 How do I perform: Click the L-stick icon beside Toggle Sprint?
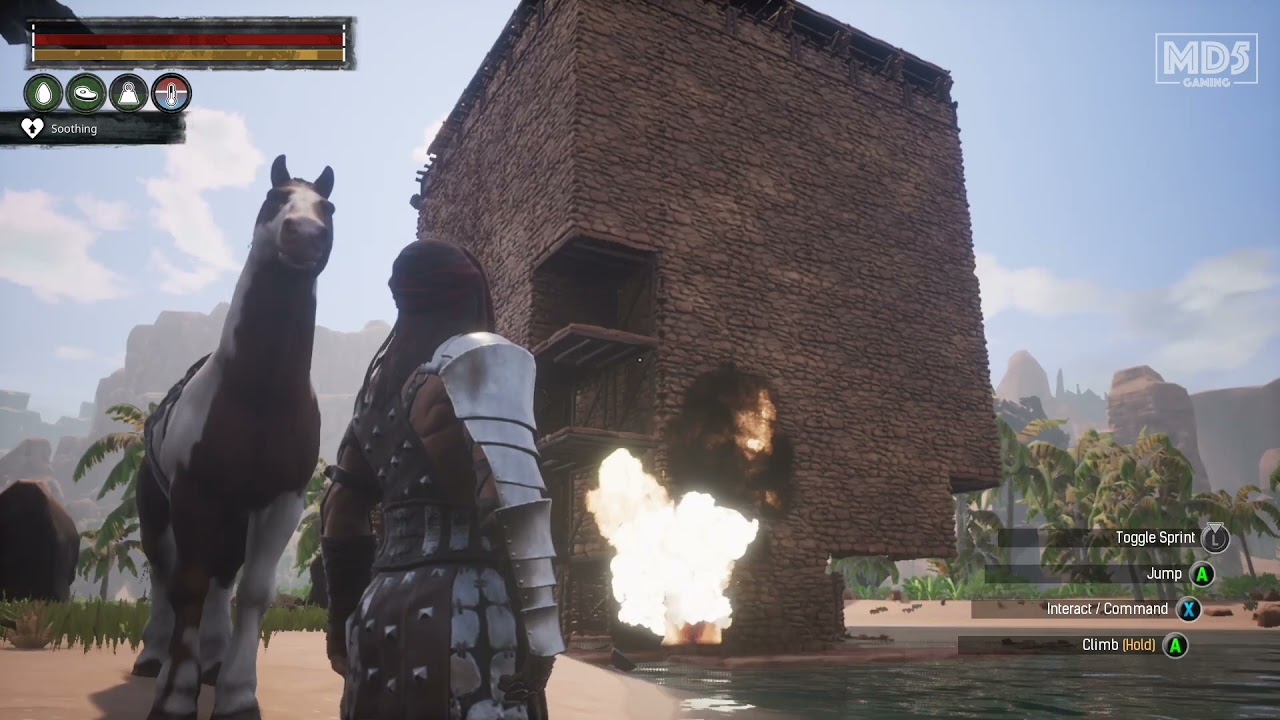1215,537
